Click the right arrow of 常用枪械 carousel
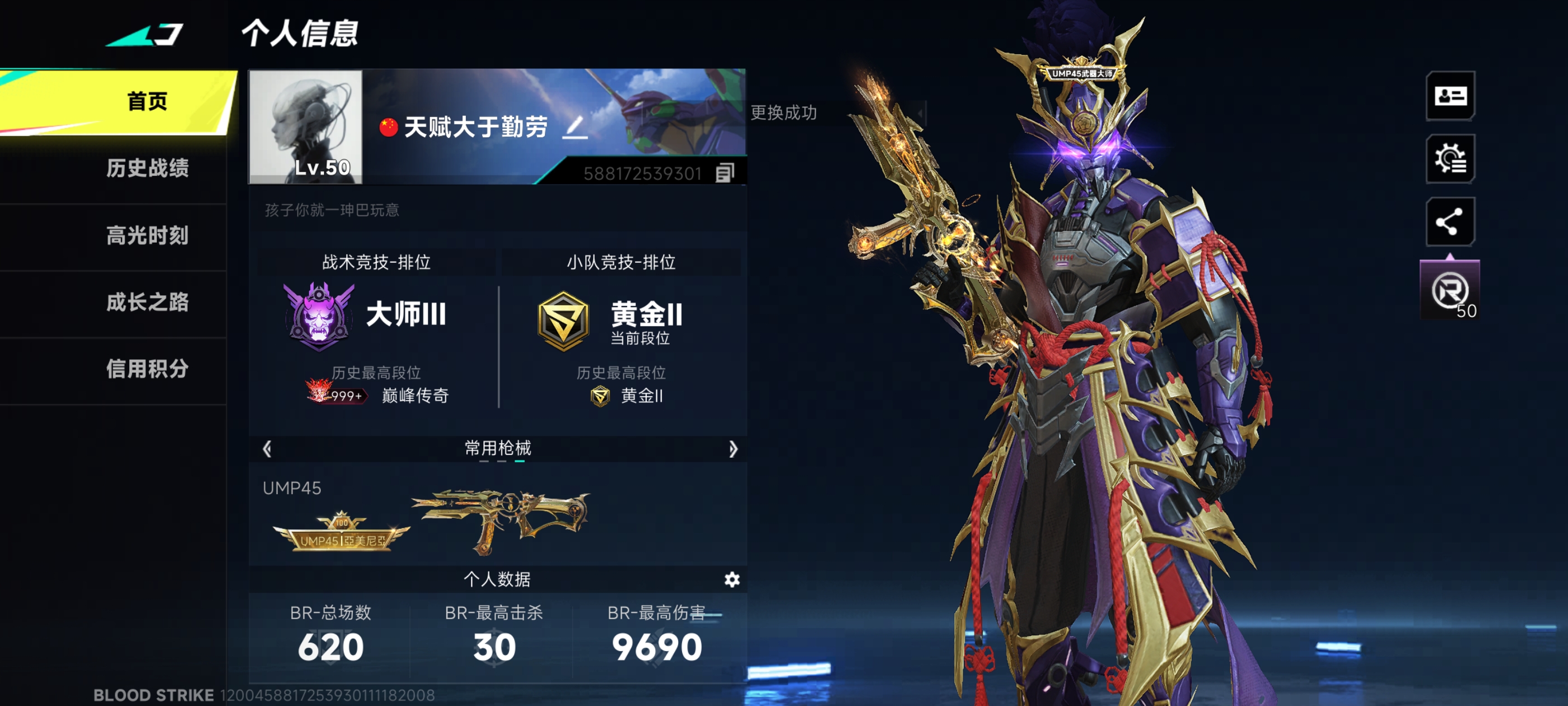The width and height of the screenshot is (1568, 706). click(x=734, y=449)
